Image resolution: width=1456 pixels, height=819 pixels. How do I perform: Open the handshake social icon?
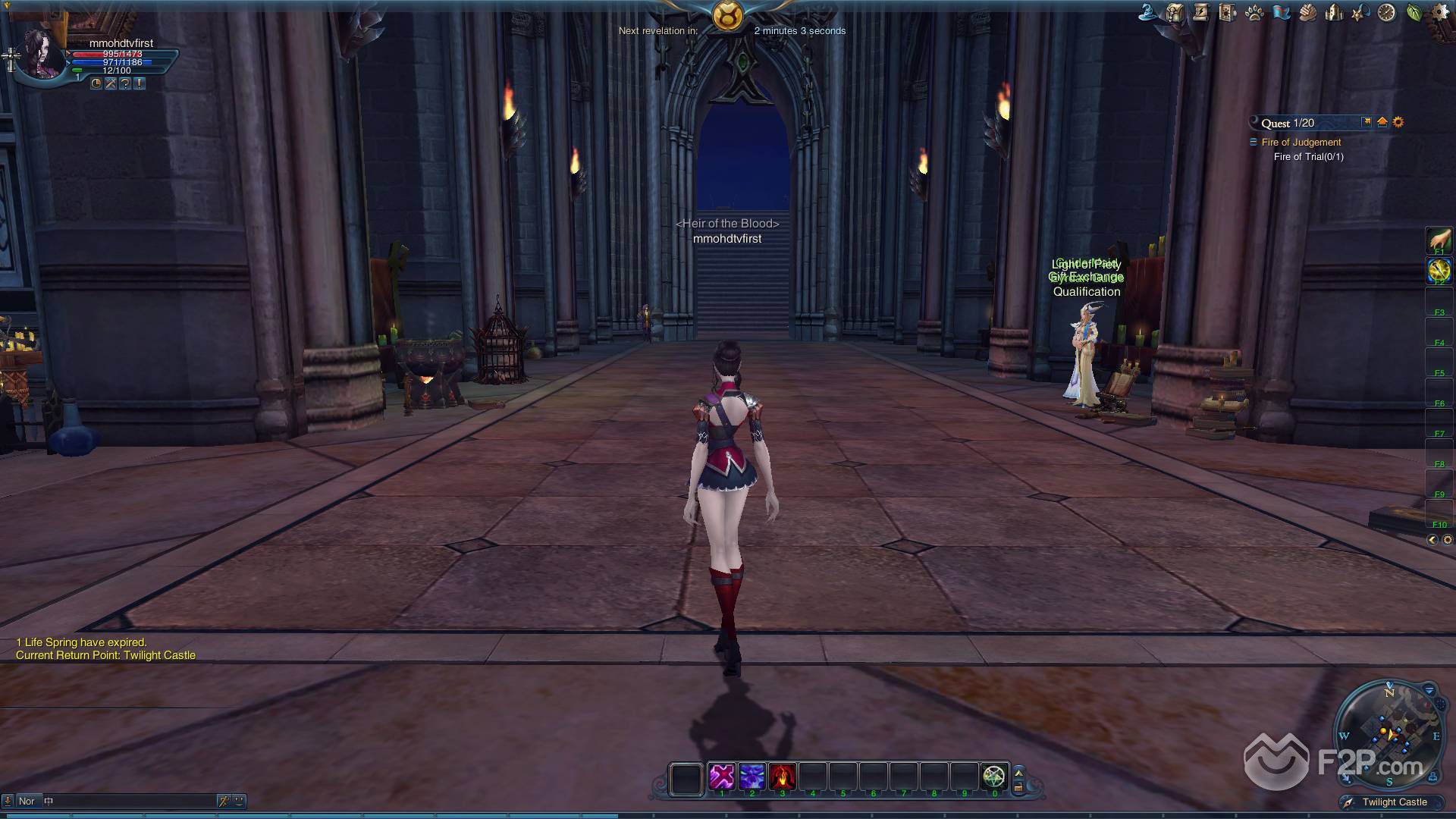[1307, 12]
